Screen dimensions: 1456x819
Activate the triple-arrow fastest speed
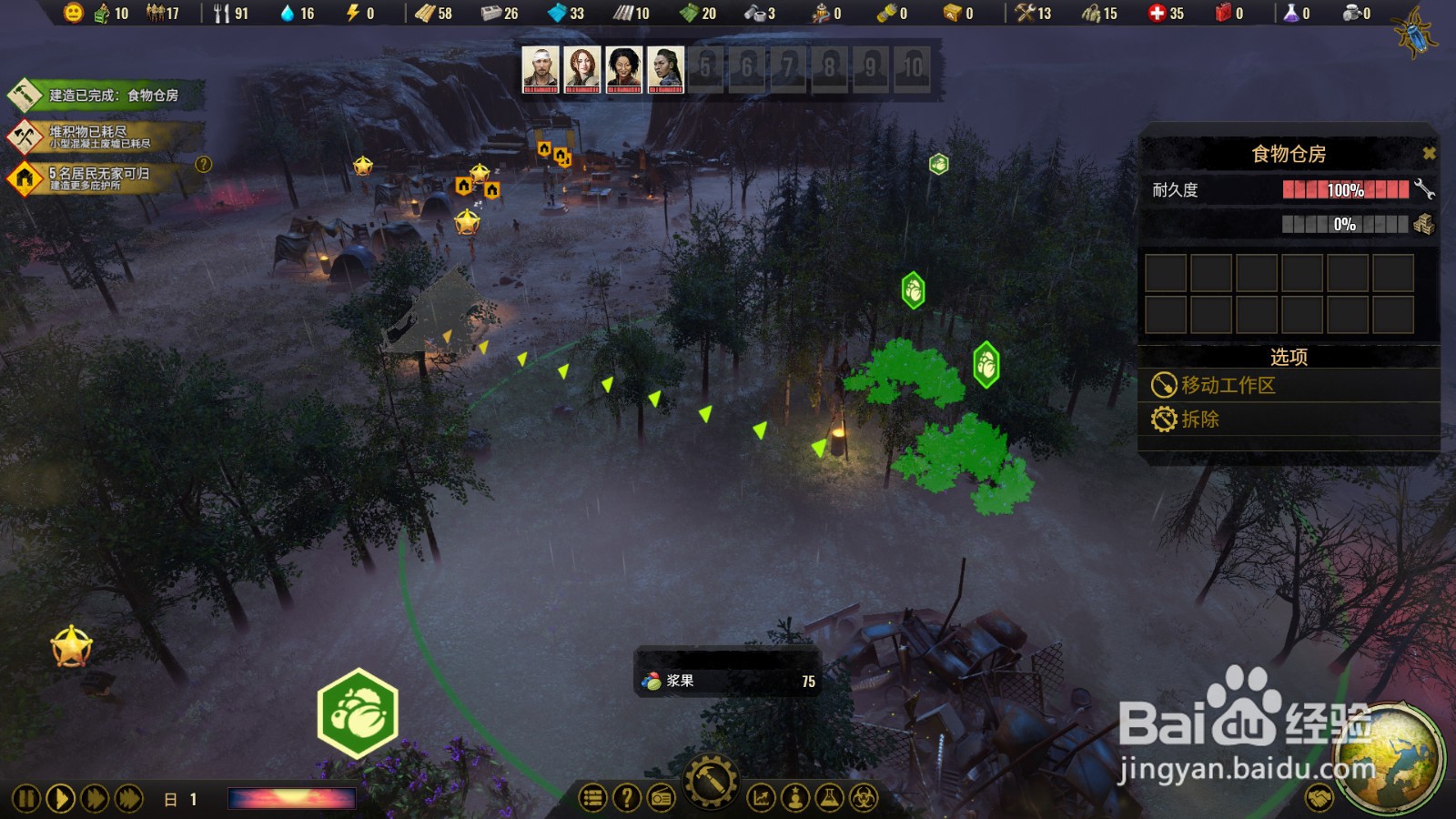(129, 799)
